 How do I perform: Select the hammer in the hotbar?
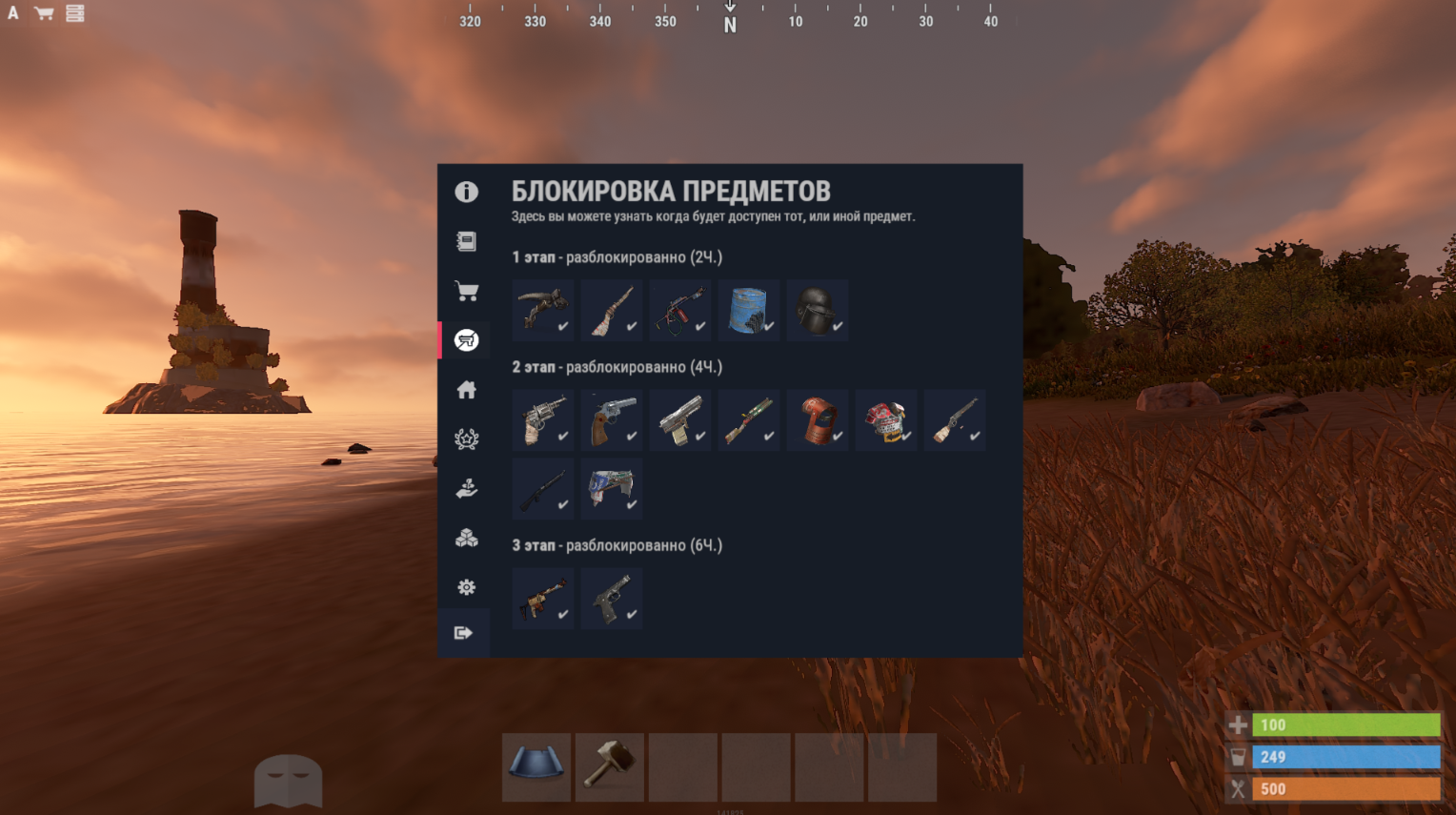[x=610, y=766]
